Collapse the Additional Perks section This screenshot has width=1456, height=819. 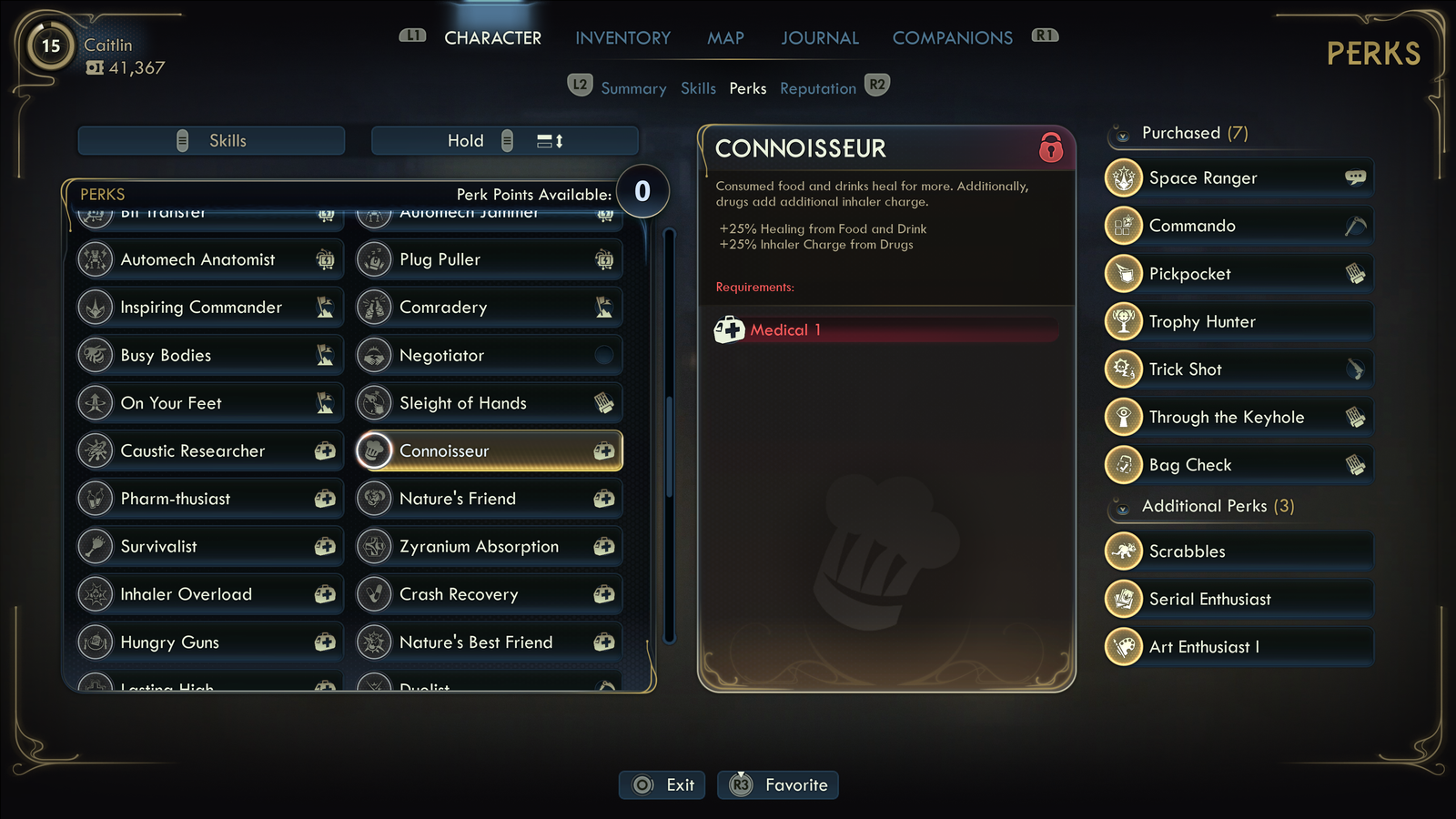click(x=1123, y=508)
